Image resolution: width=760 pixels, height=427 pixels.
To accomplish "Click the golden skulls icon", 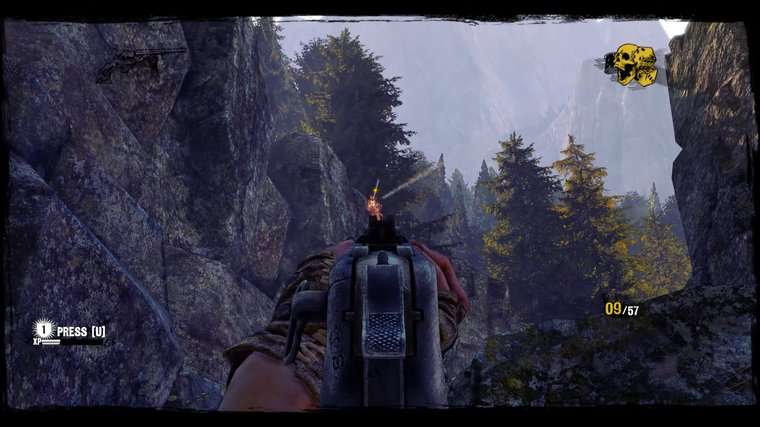I will 632,64.
